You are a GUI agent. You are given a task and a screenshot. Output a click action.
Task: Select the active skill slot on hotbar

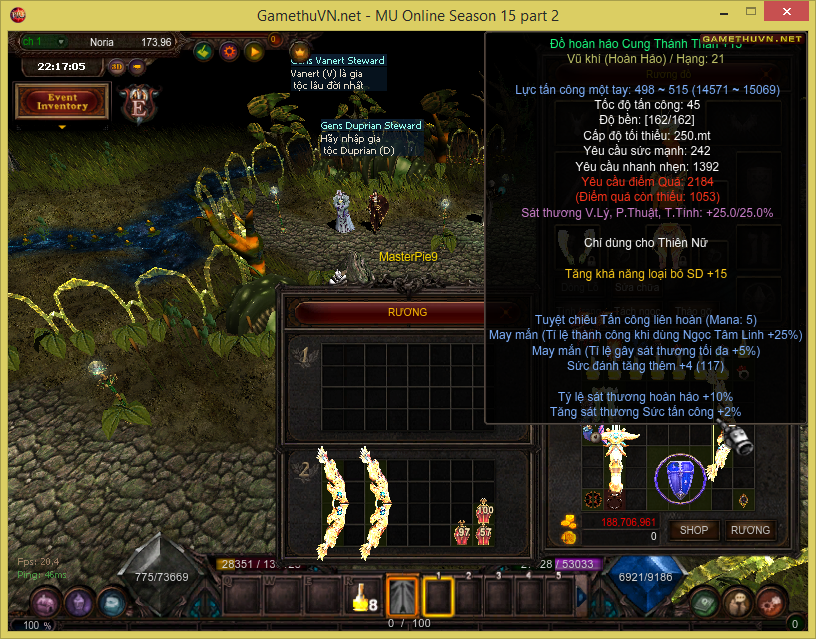pyautogui.click(x=402, y=598)
